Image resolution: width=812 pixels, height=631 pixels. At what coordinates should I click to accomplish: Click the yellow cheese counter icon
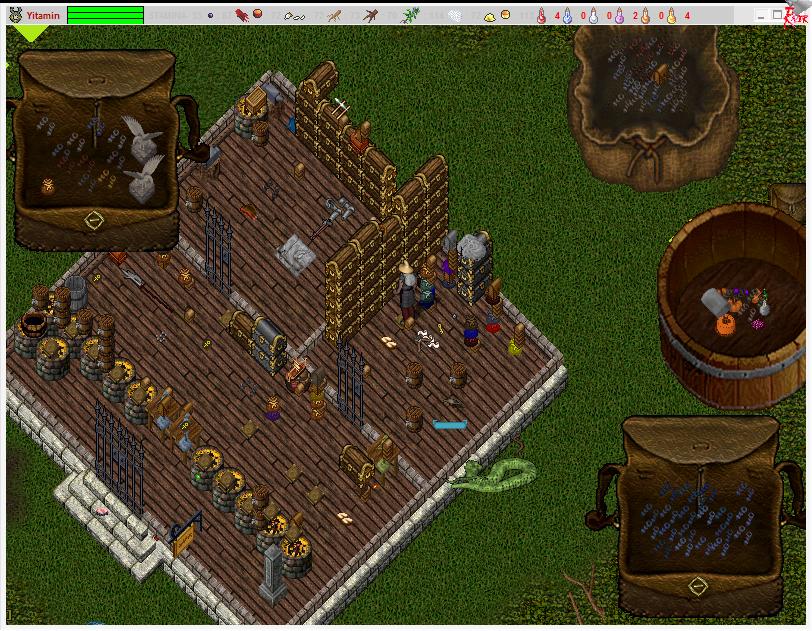[x=490, y=15]
